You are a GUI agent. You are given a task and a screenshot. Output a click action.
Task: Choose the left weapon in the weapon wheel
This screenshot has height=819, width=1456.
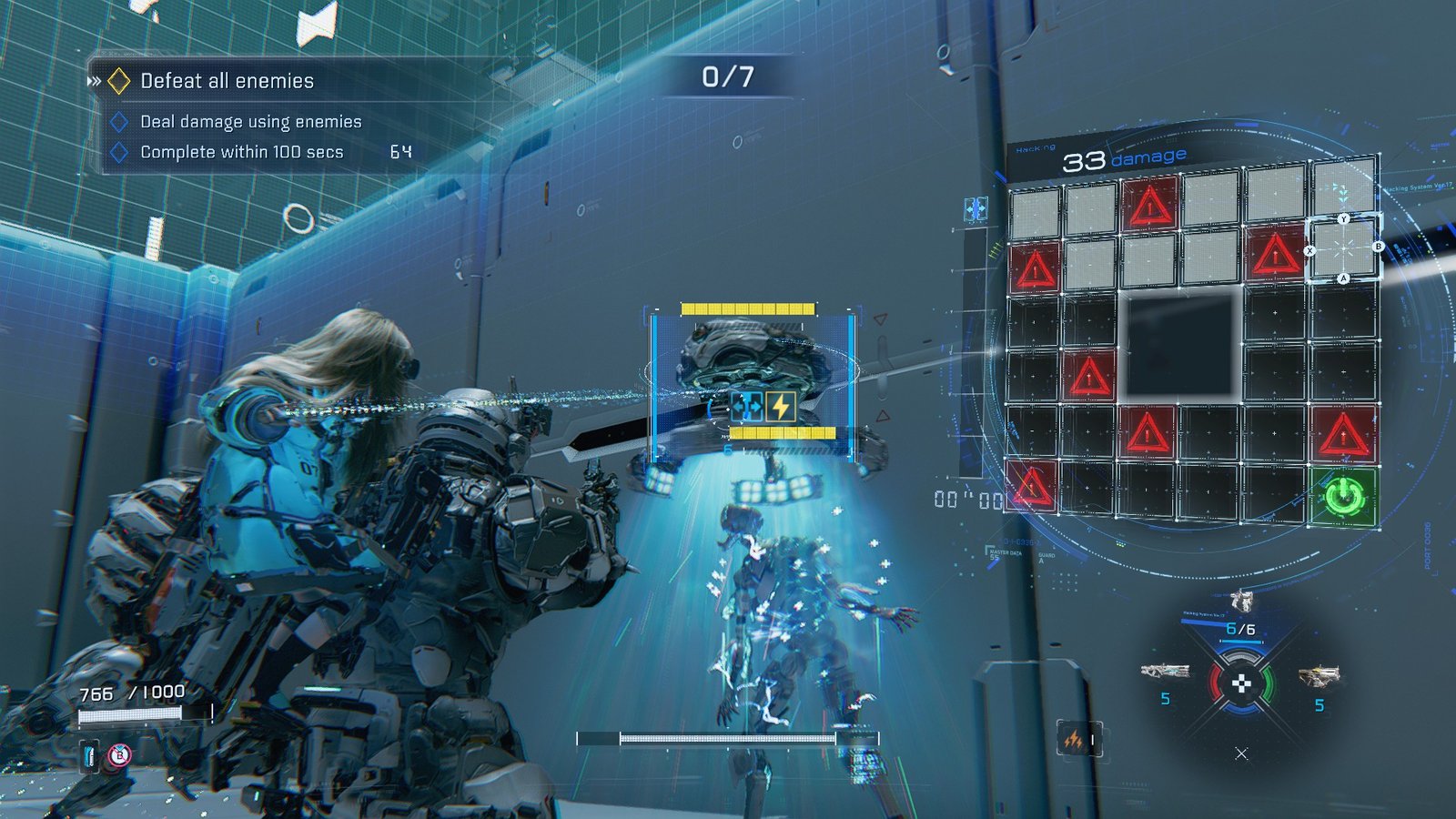coord(1165,672)
